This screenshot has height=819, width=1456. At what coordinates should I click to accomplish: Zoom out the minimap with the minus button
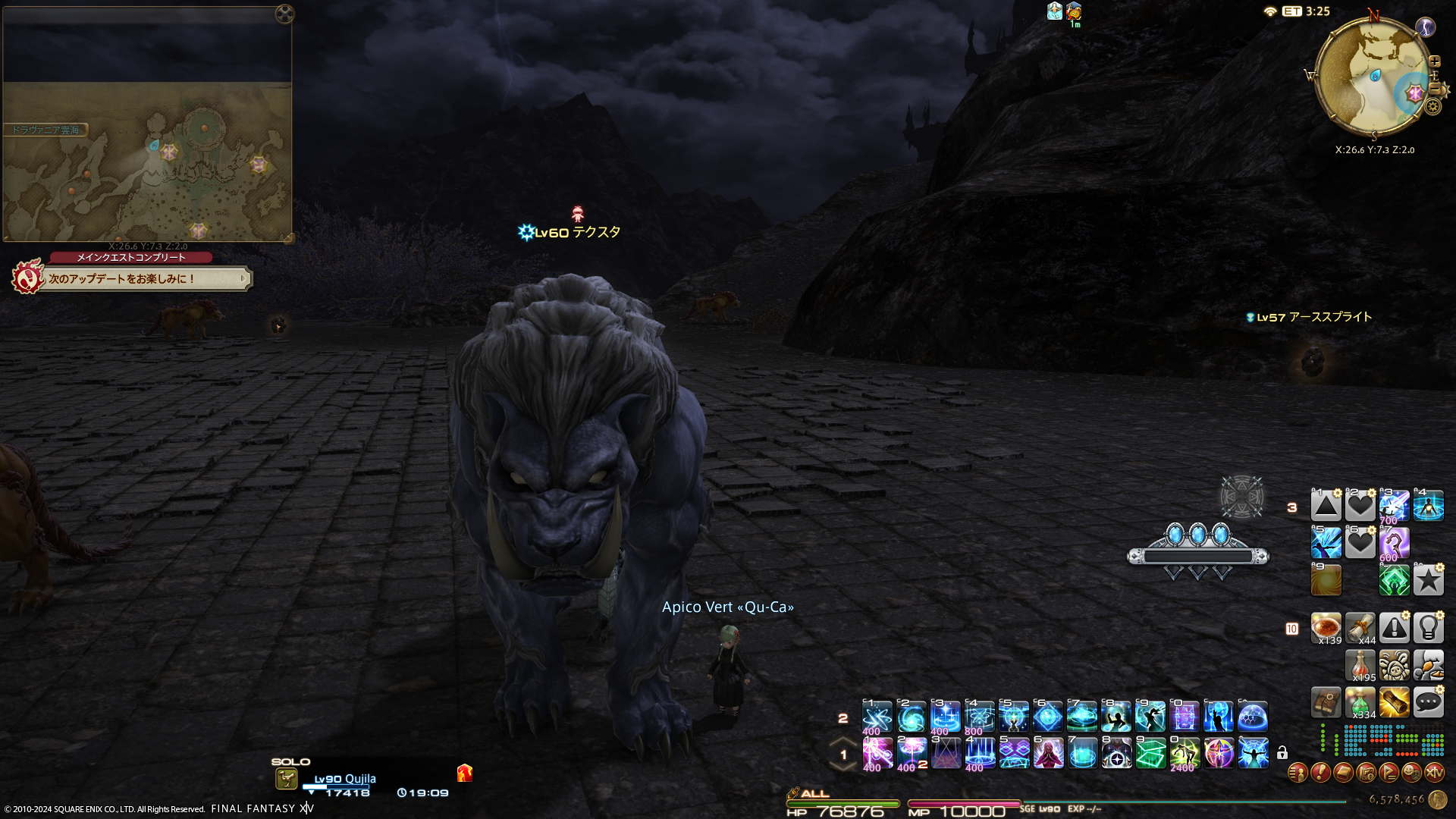(x=1435, y=89)
